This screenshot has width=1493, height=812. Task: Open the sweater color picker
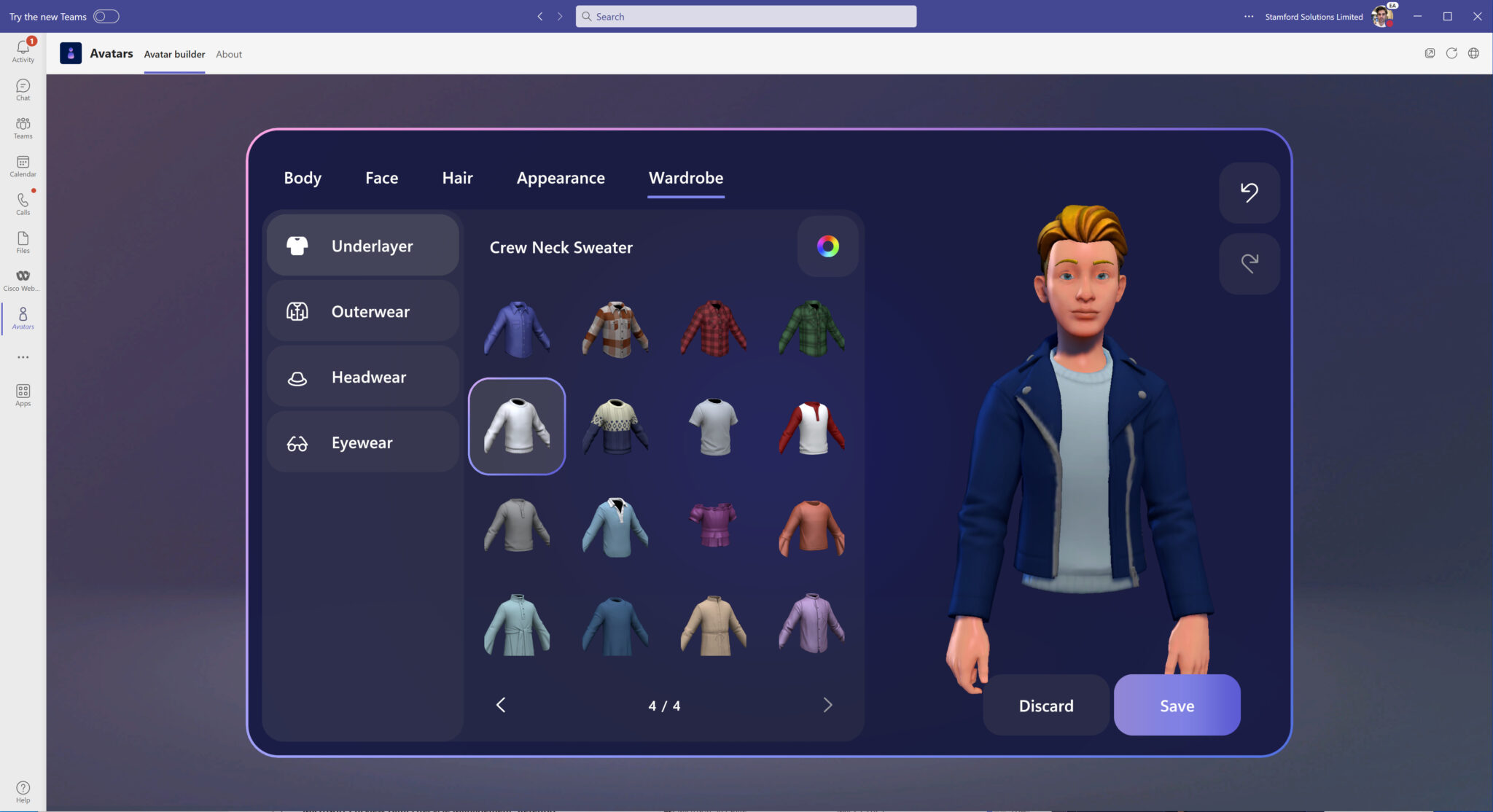pyautogui.click(x=827, y=246)
